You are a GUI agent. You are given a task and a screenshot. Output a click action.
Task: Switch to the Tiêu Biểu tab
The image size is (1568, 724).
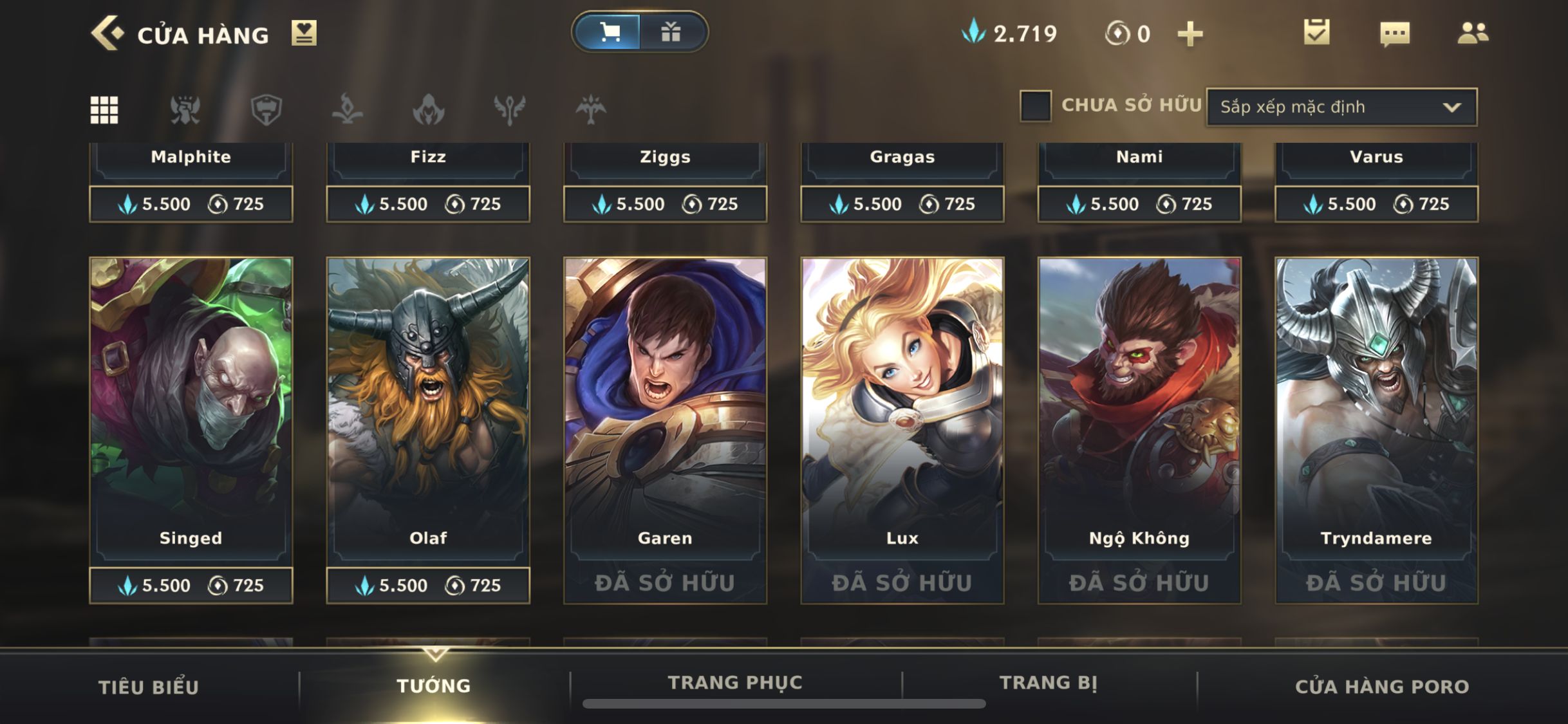(x=149, y=687)
